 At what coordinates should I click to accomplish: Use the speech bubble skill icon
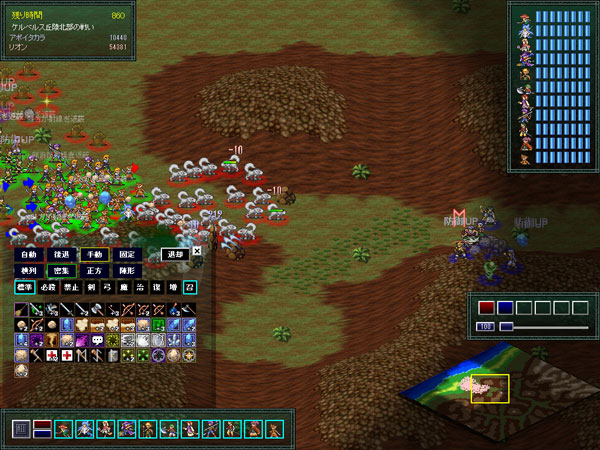click(97, 340)
